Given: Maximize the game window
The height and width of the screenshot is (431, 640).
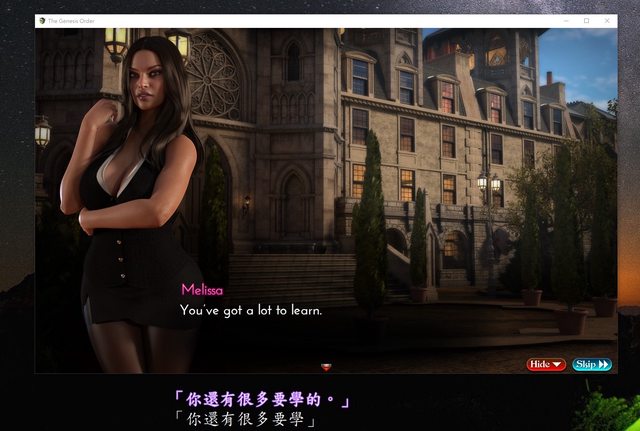Looking at the screenshot, I should tap(586, 20).
